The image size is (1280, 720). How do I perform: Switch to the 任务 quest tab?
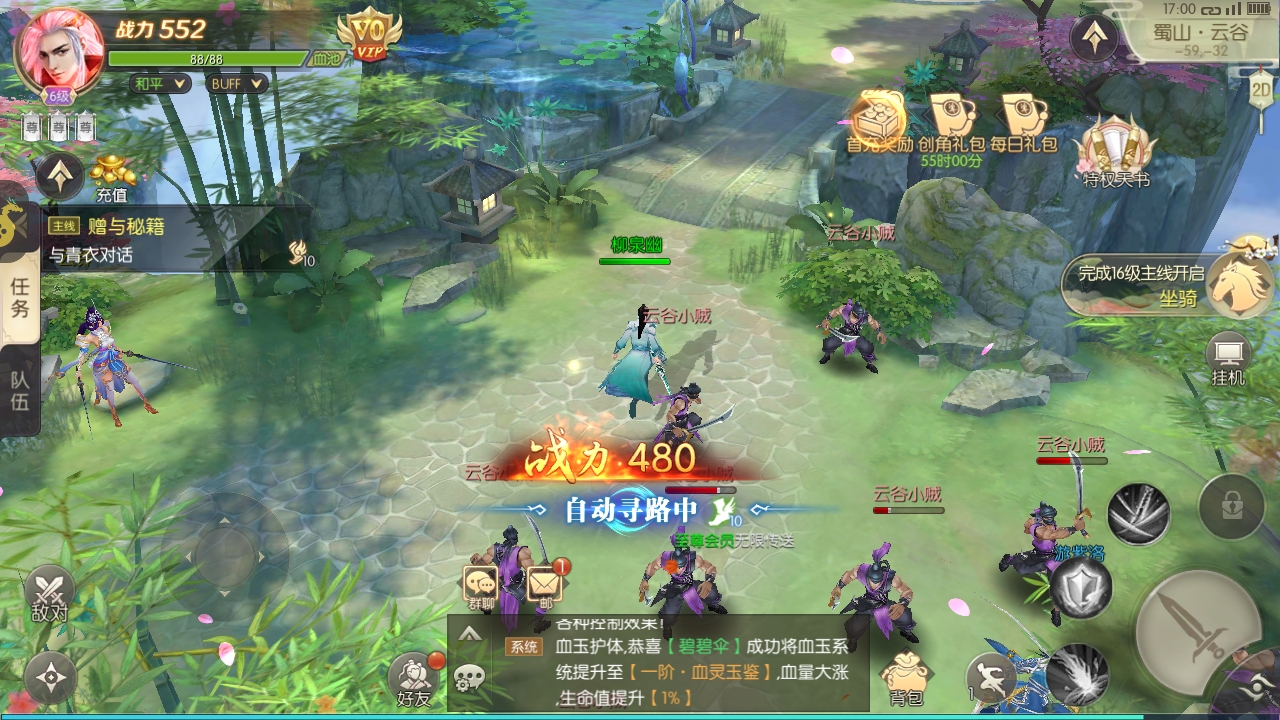(x=20, y=297)
